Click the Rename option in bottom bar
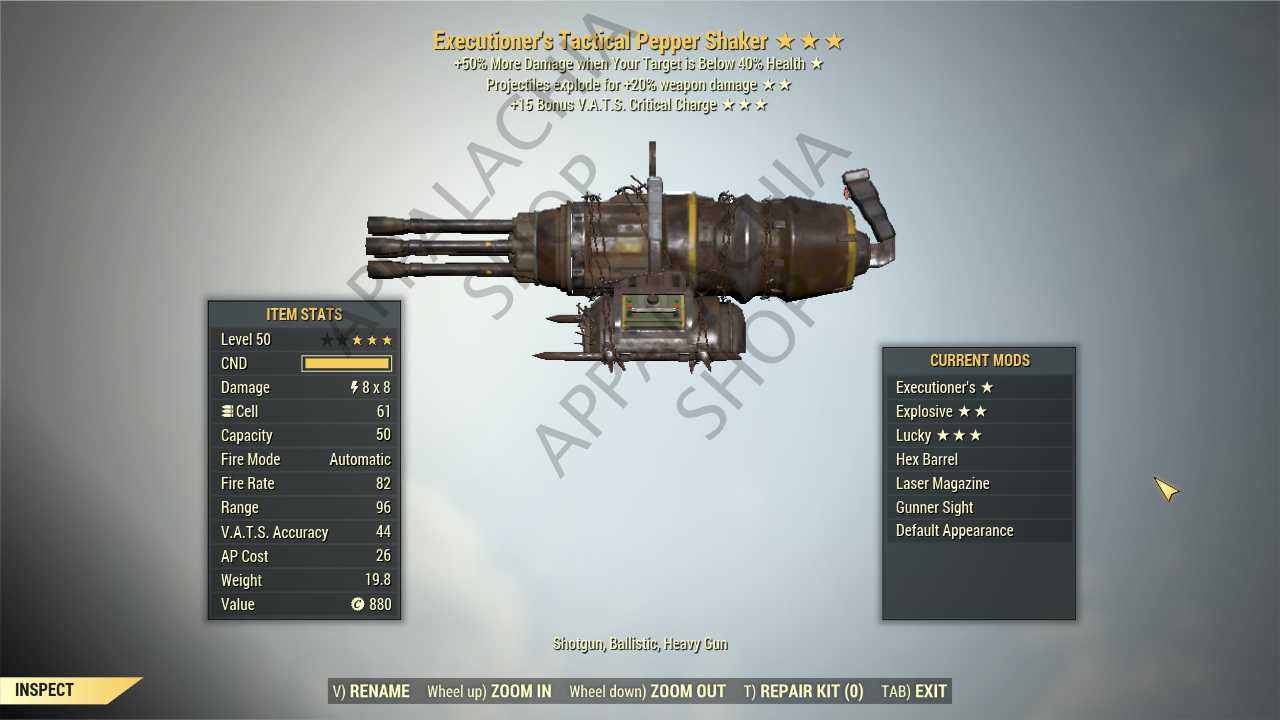Image resolution: width=1280 pixels, height=720 pixels. [371, 691]
